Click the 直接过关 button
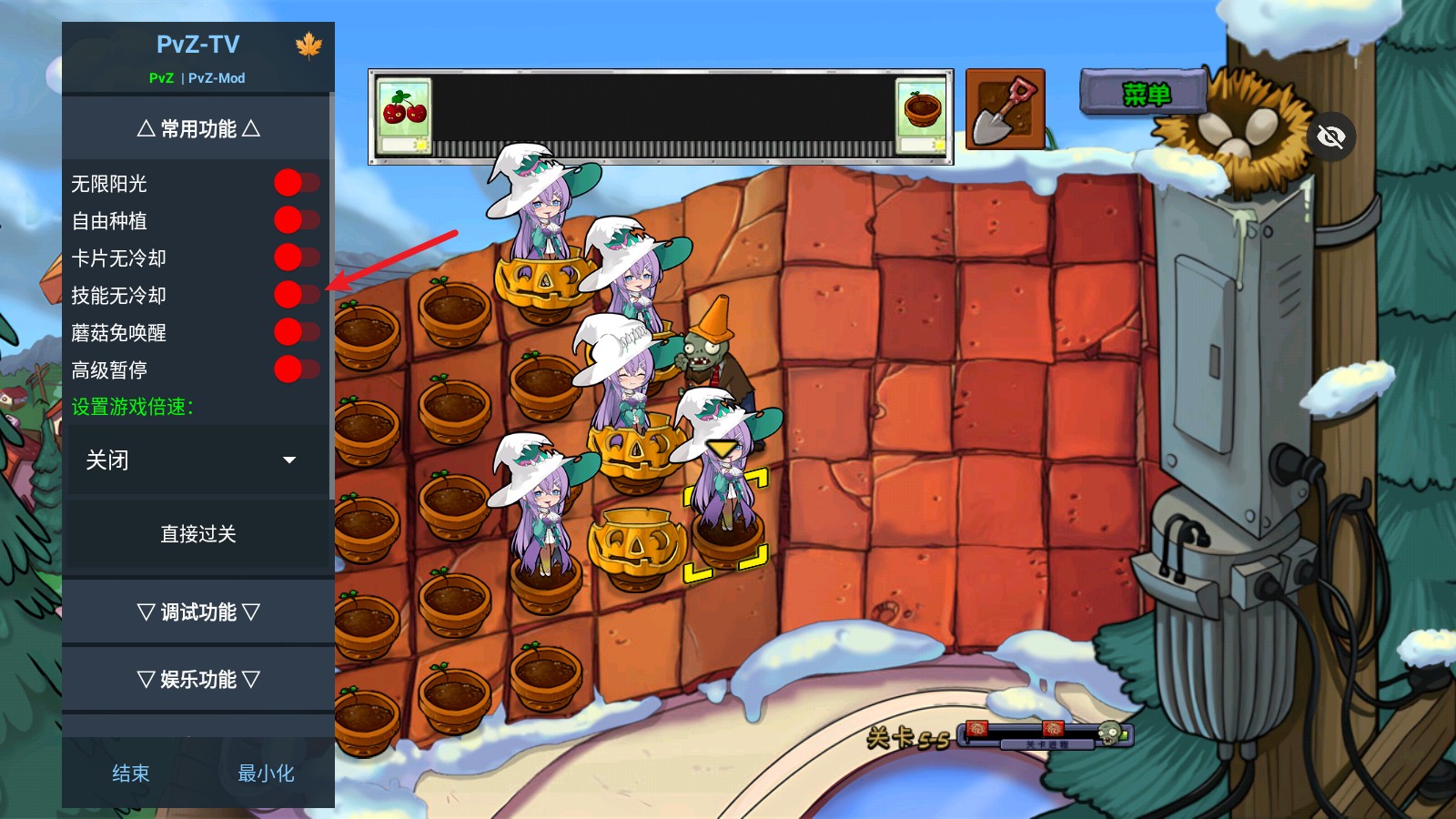This screenshot has width=1456, height=819. click(x=197, y=534)
